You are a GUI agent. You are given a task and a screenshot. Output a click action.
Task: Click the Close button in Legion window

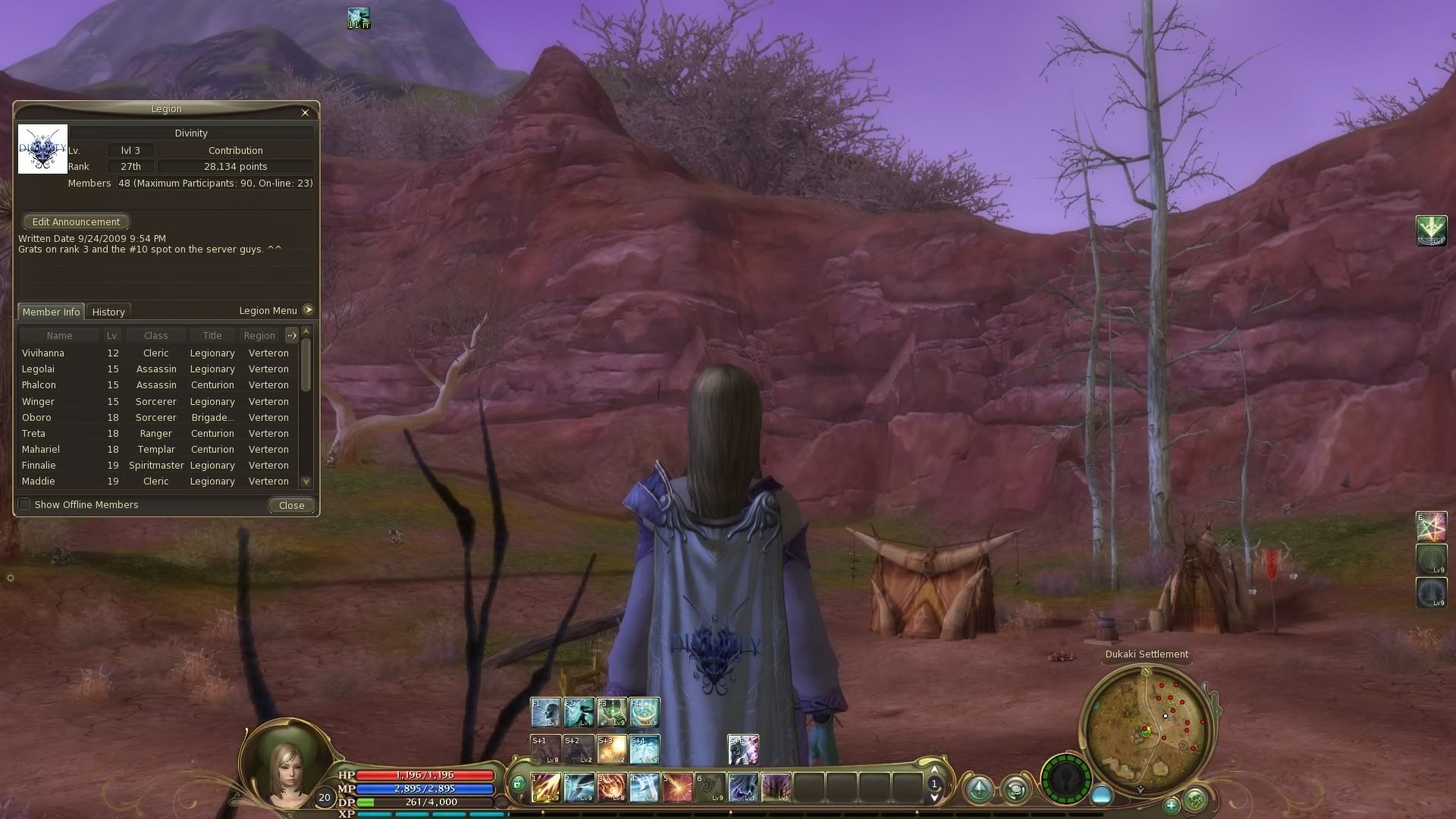pyautogui.click(x=291, y=505)
